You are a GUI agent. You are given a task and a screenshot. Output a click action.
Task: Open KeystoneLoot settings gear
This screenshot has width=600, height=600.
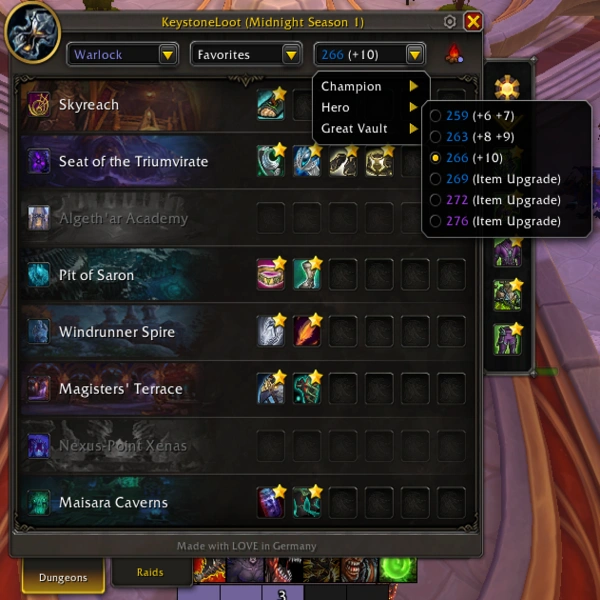tap(450, 21)
